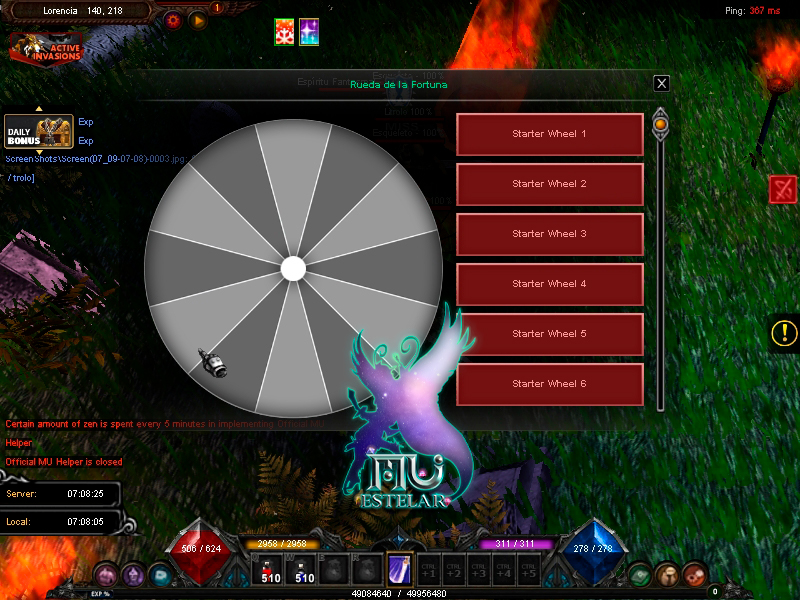Use the blue mana potion slot
This screenshot has height=600, width=800.
point(303,570)
